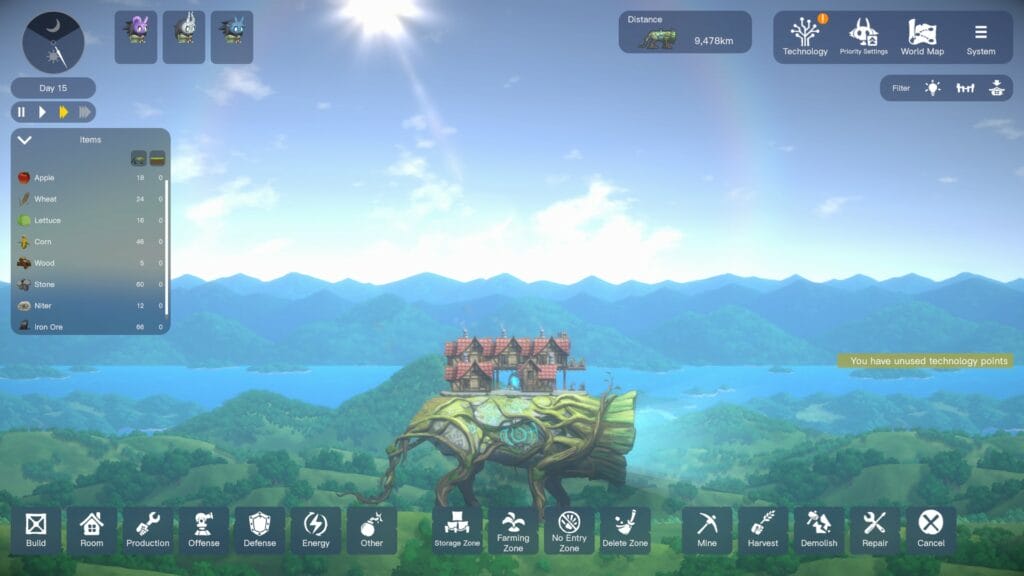This screenshot has width=1024, height=576.
Task: Collapse the Items panel
Action: [25, 140]
